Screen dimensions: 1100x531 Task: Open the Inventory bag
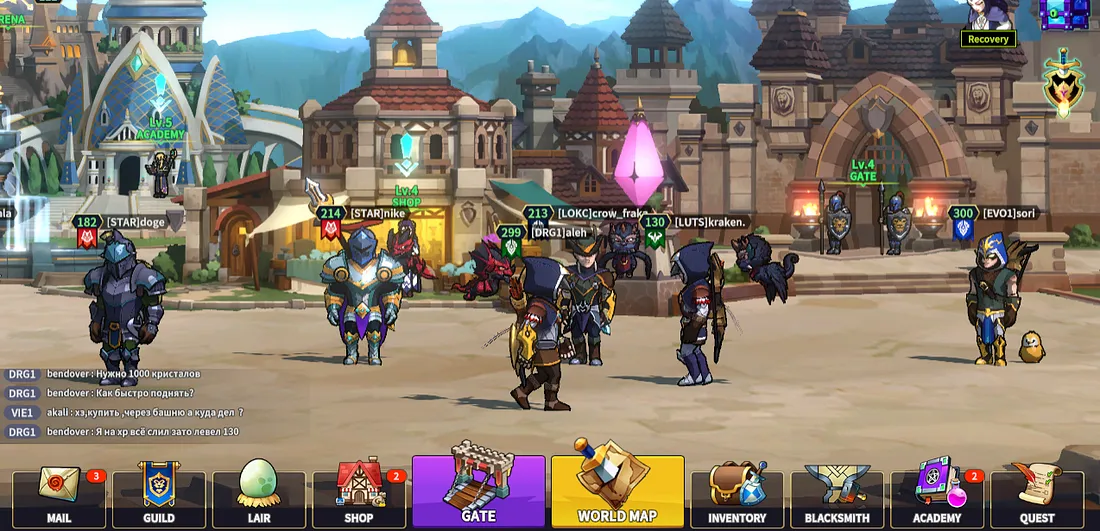click(737, 494)
